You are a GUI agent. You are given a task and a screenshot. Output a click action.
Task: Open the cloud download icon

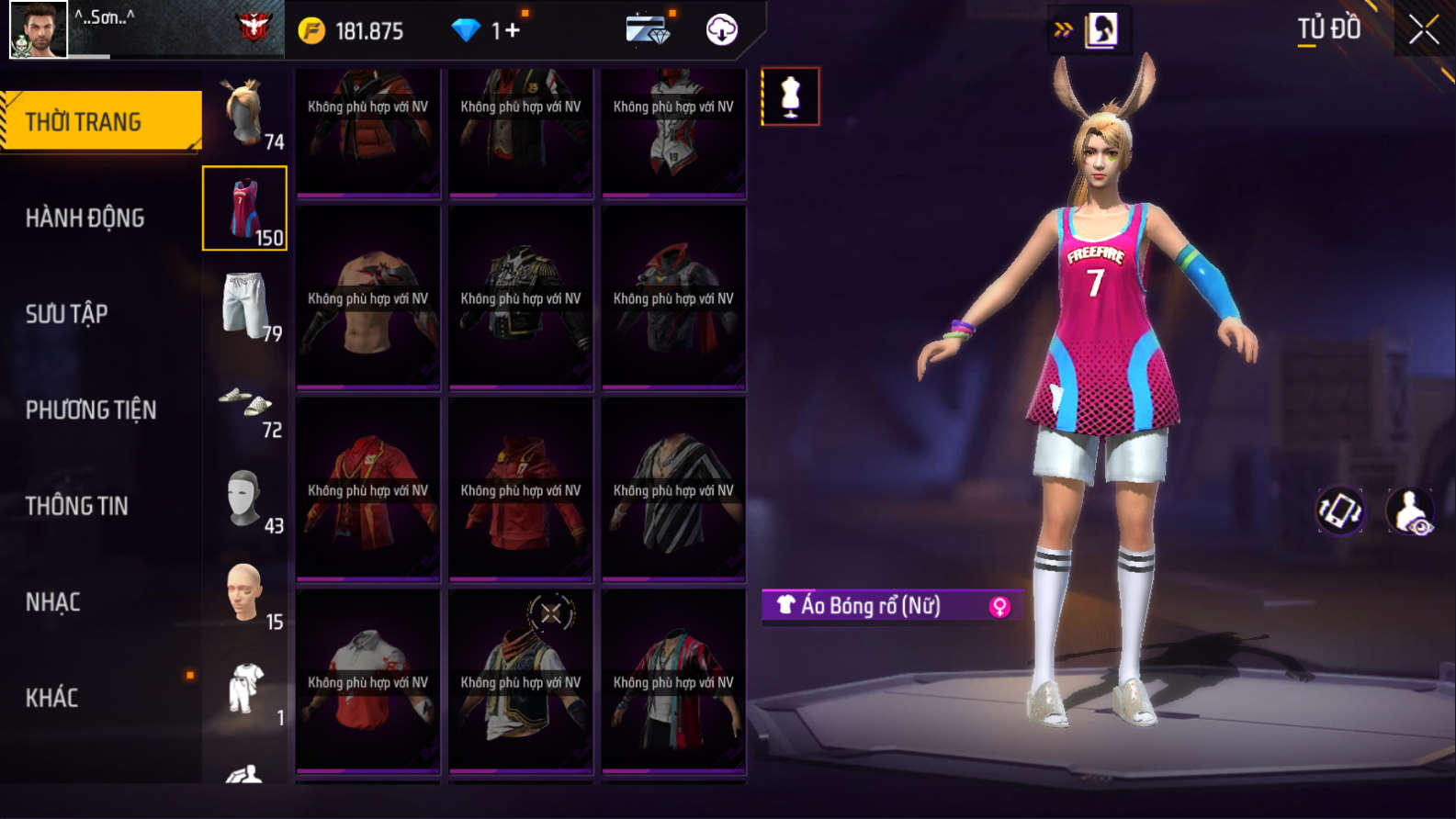tap(722, 30)
